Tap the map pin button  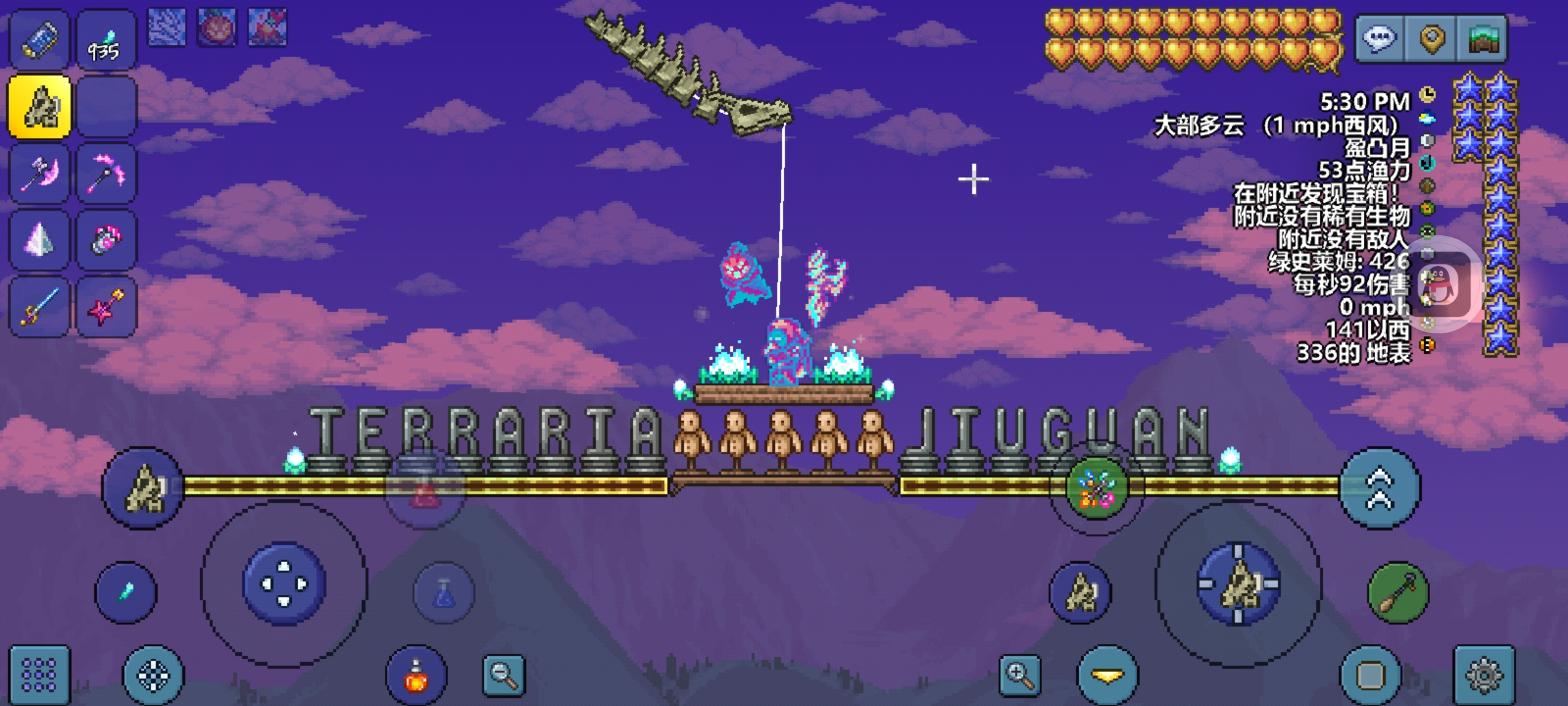tap(1431, 39)
